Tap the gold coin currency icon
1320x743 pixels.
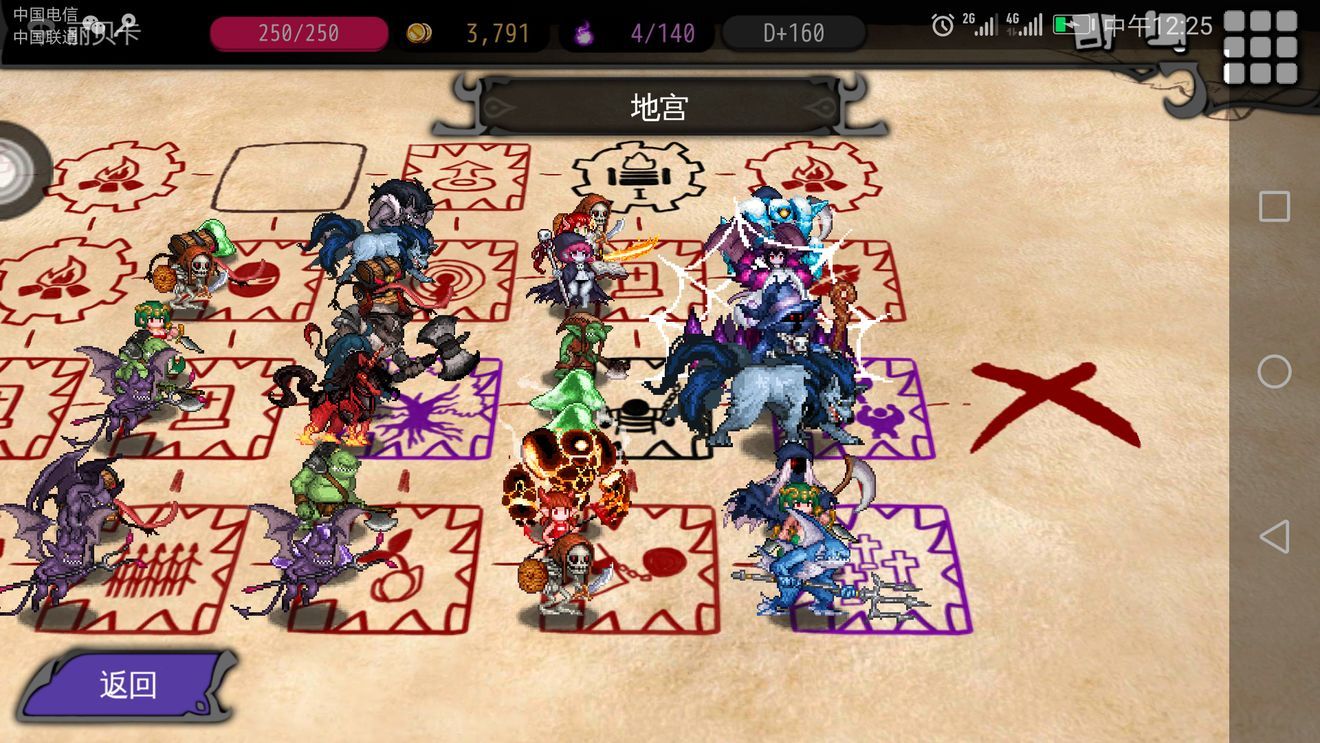tap(420, 33)
